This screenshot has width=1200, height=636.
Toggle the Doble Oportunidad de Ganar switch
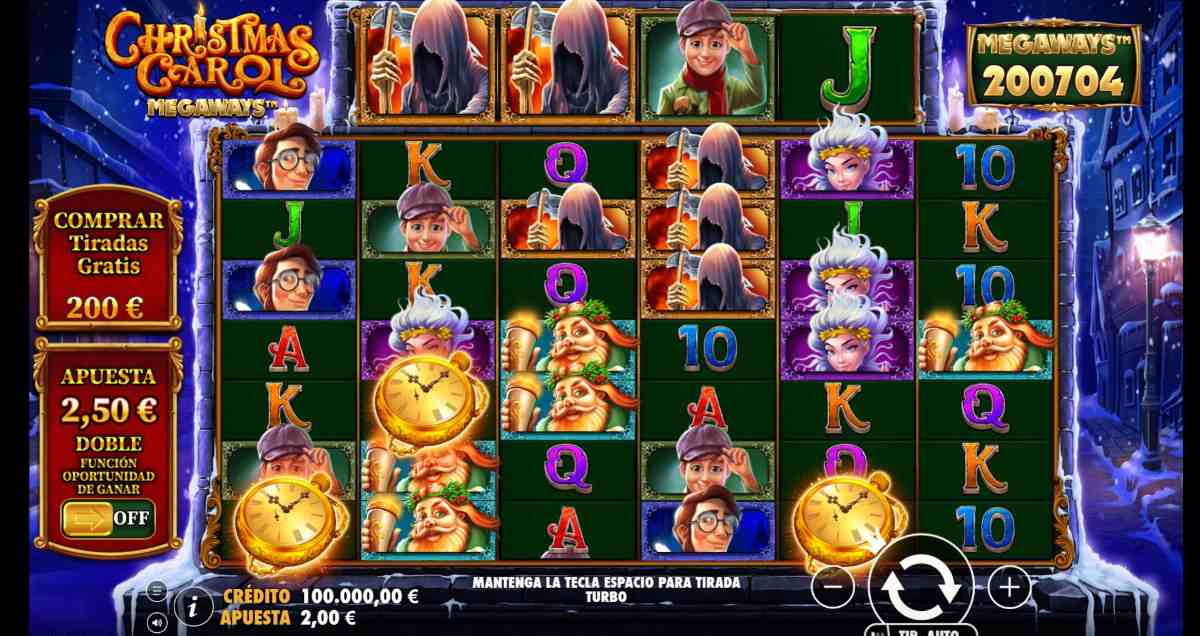click(108, 519)
